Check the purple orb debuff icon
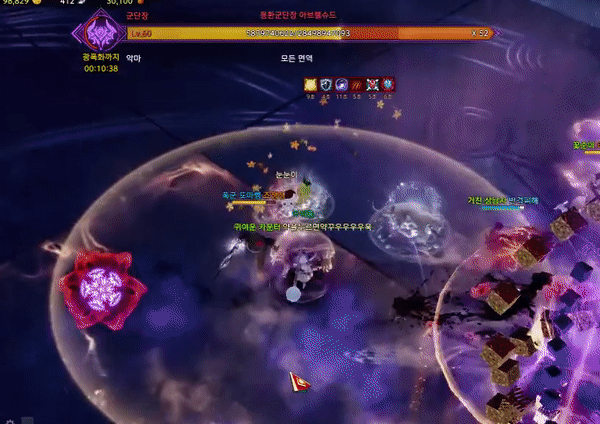 [342, 85]
